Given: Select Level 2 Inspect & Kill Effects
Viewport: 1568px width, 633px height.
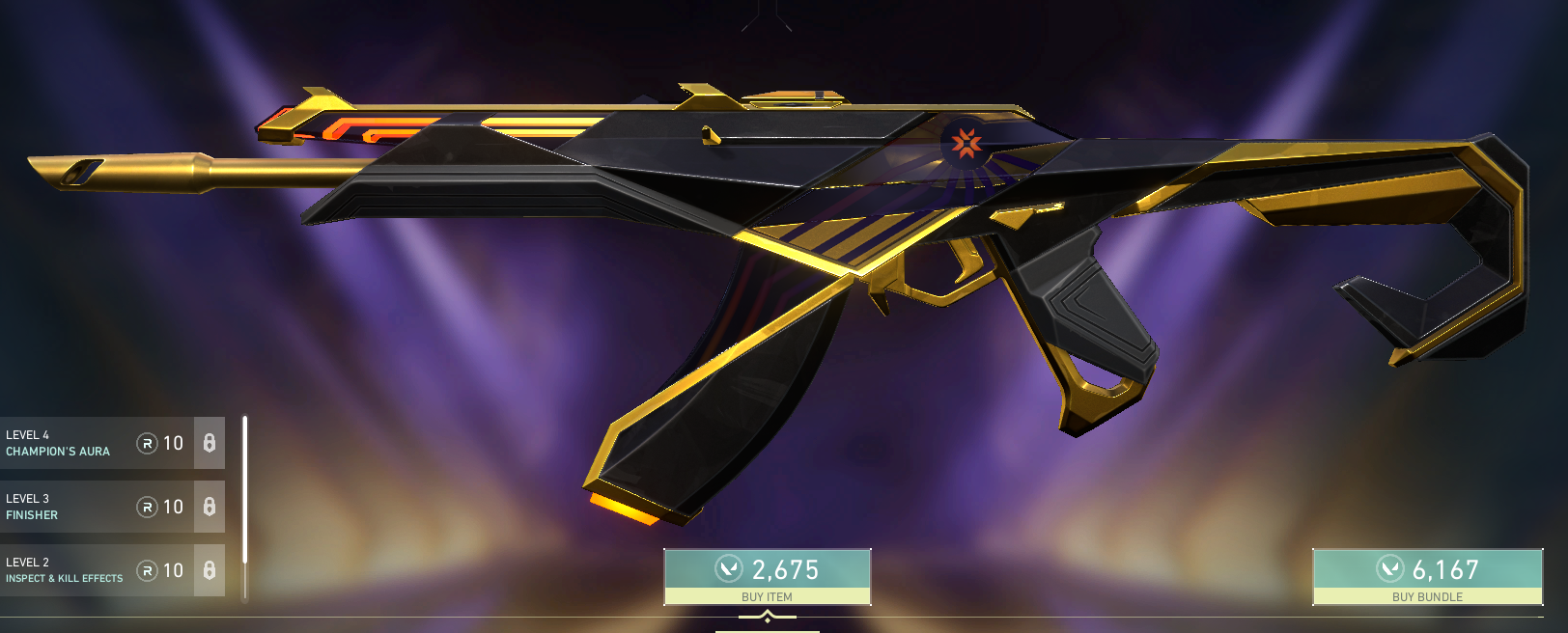Looking at the screenshot, I should pyautogui.click(x=97, y=570).
